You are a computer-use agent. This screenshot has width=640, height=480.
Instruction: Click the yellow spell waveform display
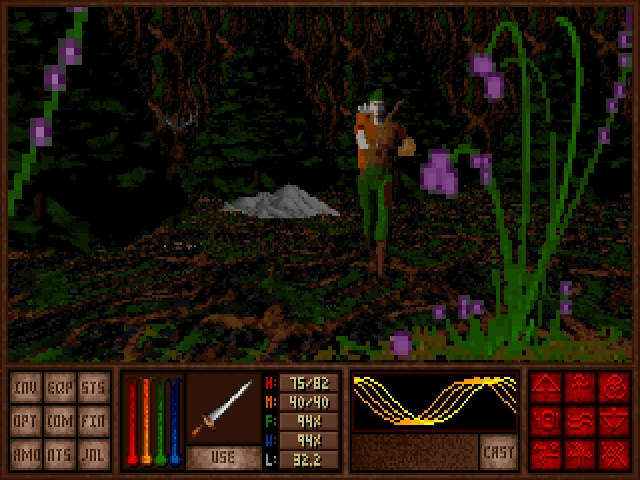click(x=434, y=401)
